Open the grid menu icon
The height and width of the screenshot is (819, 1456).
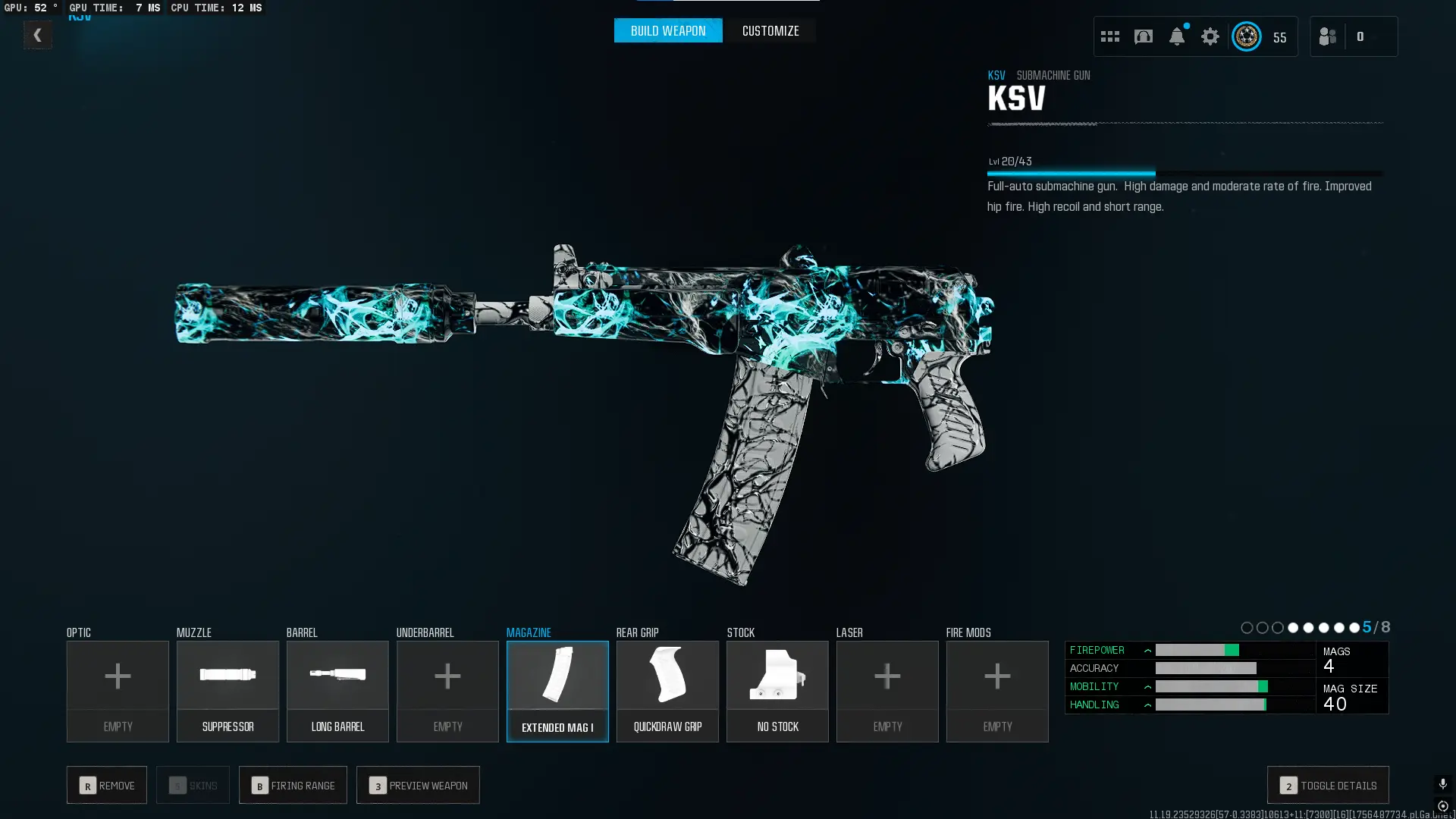click(1110, 36)
